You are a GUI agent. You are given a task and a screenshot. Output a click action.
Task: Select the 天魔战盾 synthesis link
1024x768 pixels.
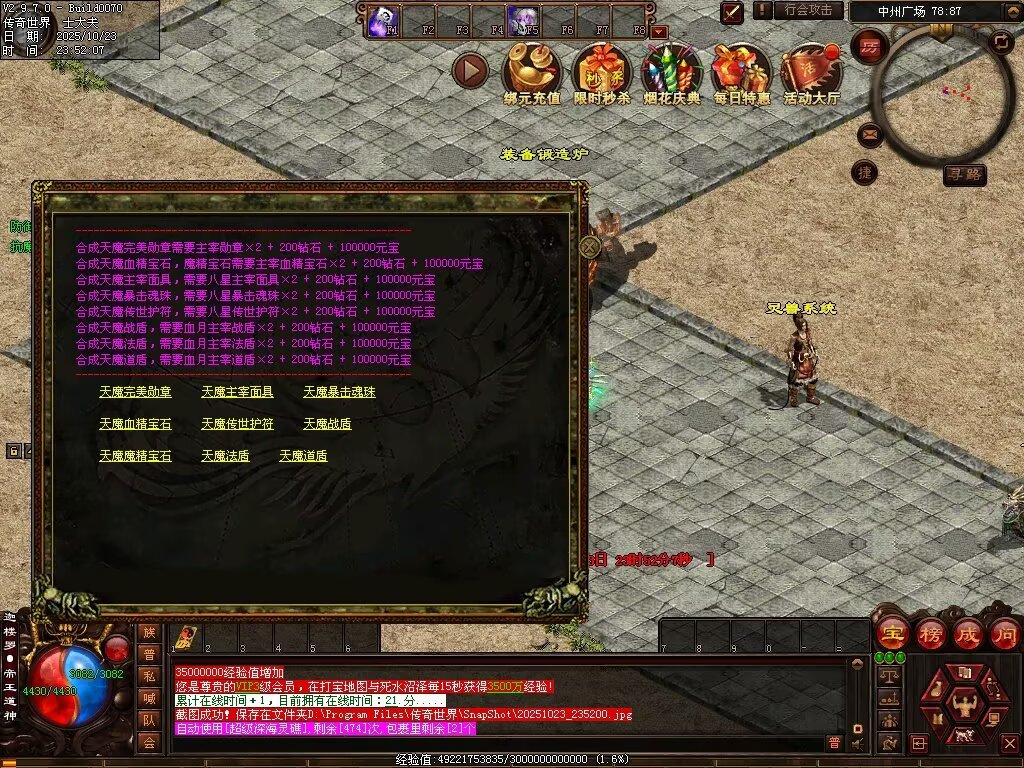327,424
